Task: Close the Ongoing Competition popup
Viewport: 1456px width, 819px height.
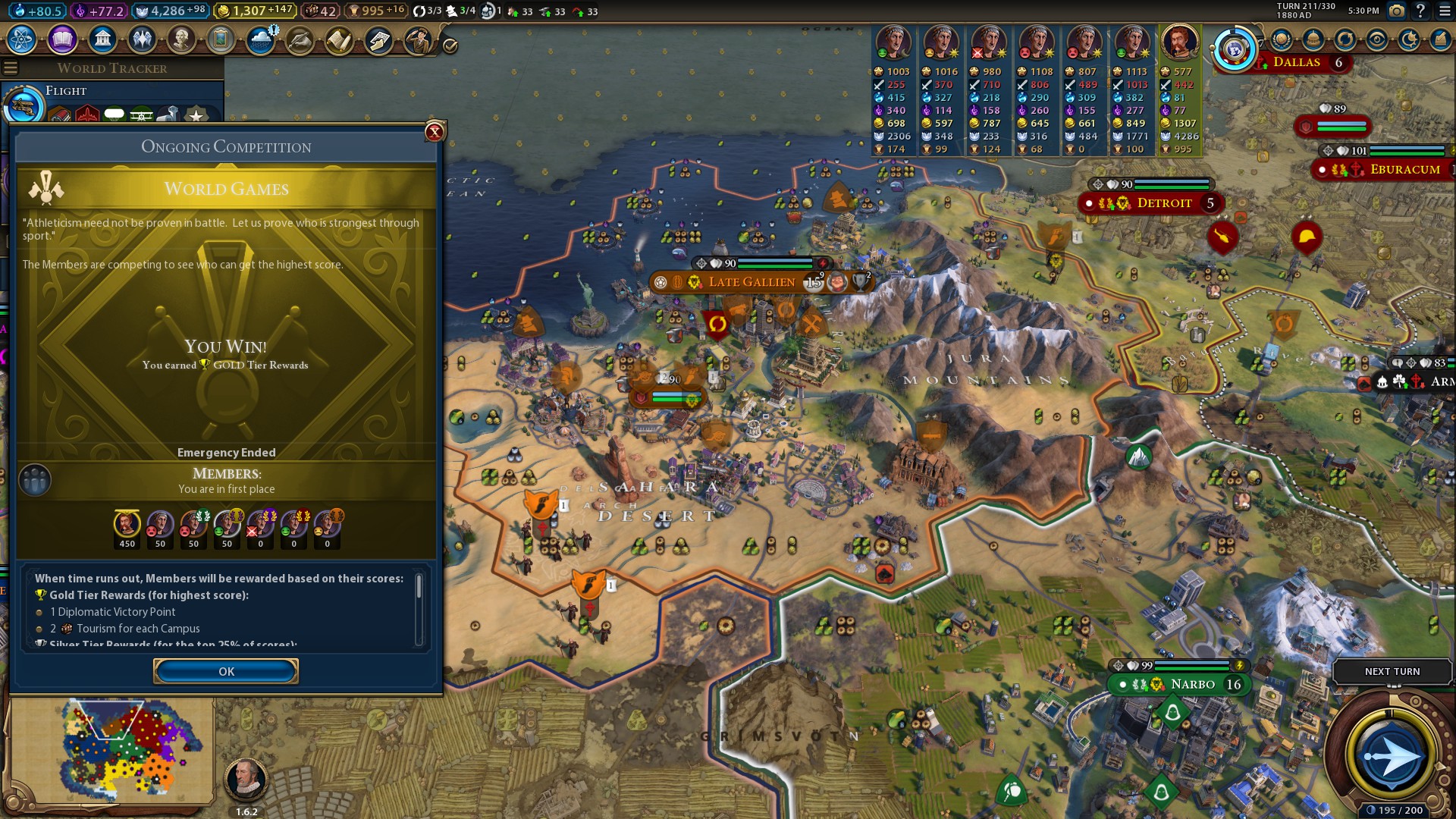Action: tap(435, 132)
